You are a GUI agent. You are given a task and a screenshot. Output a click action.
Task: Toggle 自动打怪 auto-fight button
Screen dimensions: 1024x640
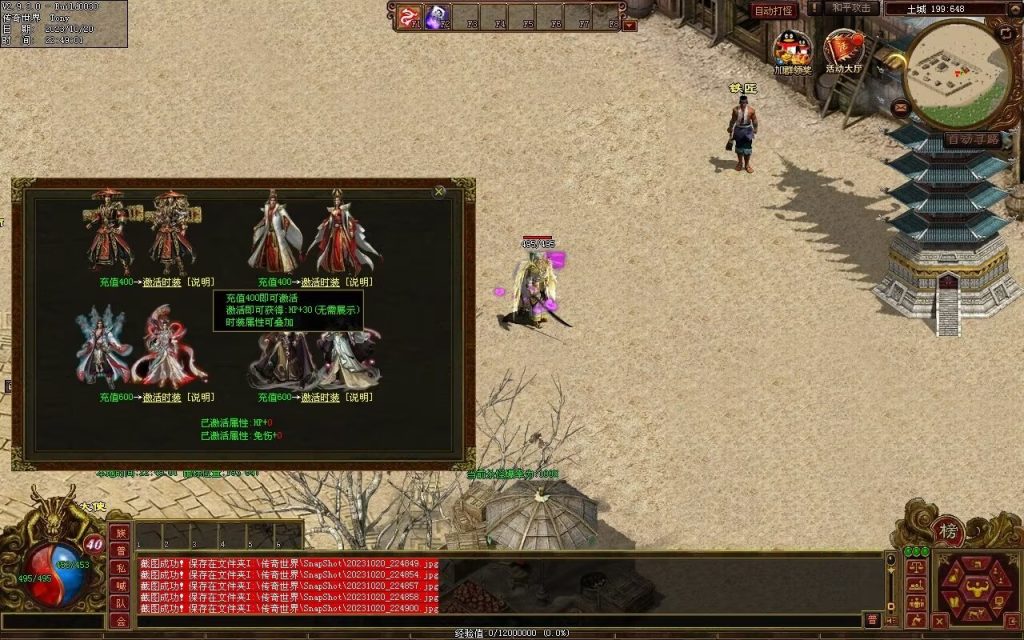click(x=773, y=10)
